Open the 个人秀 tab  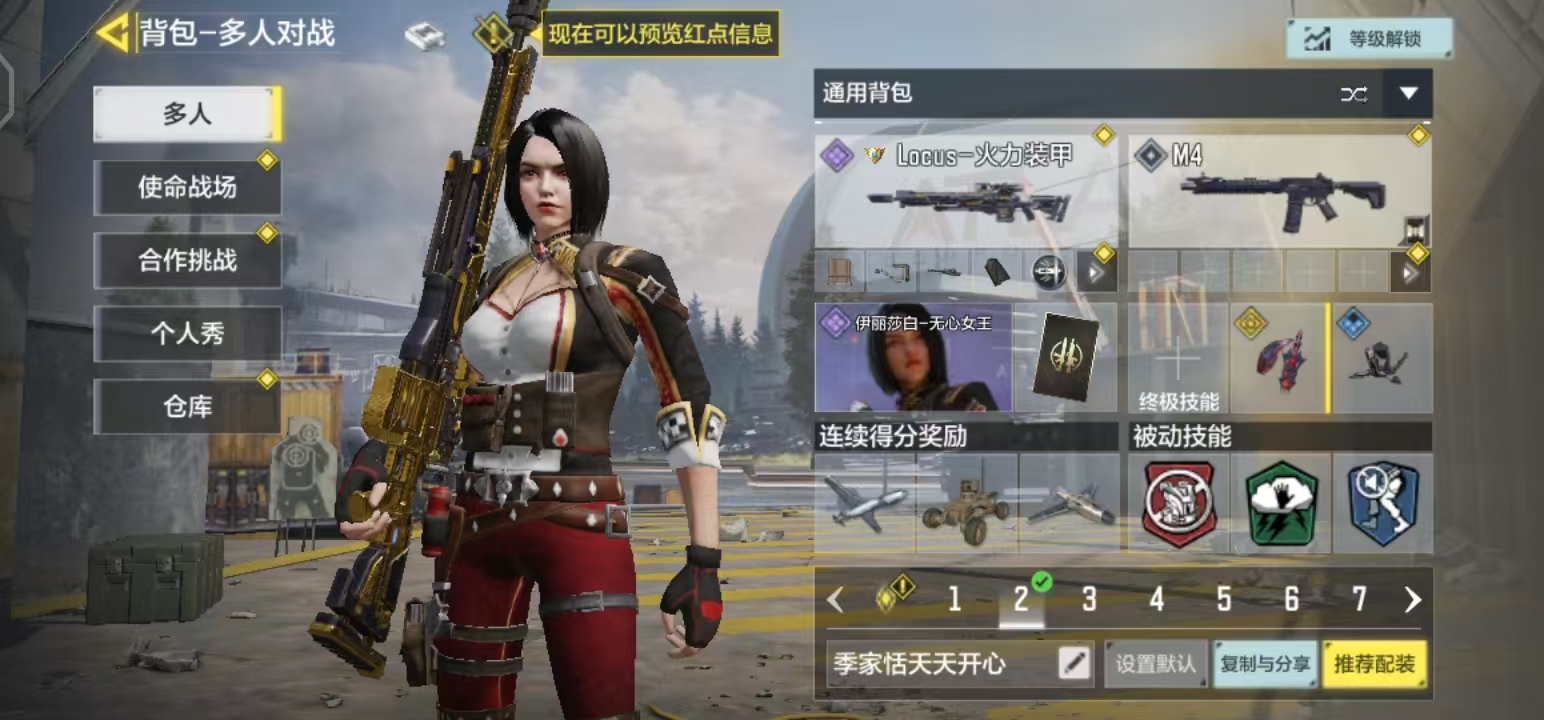(x=187, y=334)
